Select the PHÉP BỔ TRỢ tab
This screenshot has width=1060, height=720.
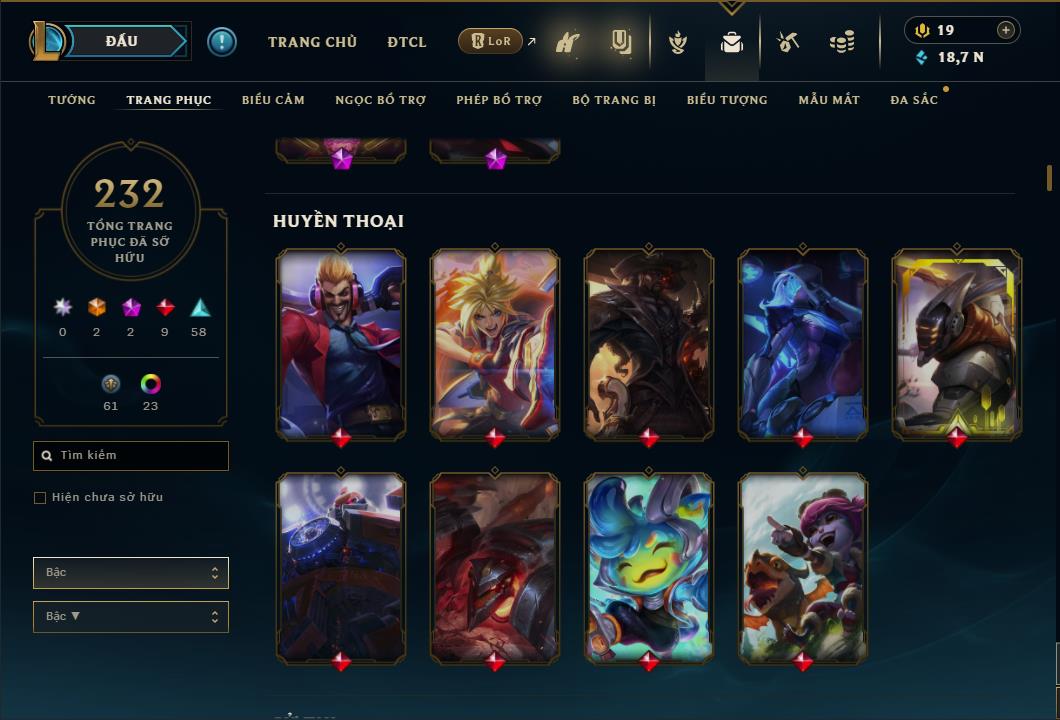(x=499, y=100)
